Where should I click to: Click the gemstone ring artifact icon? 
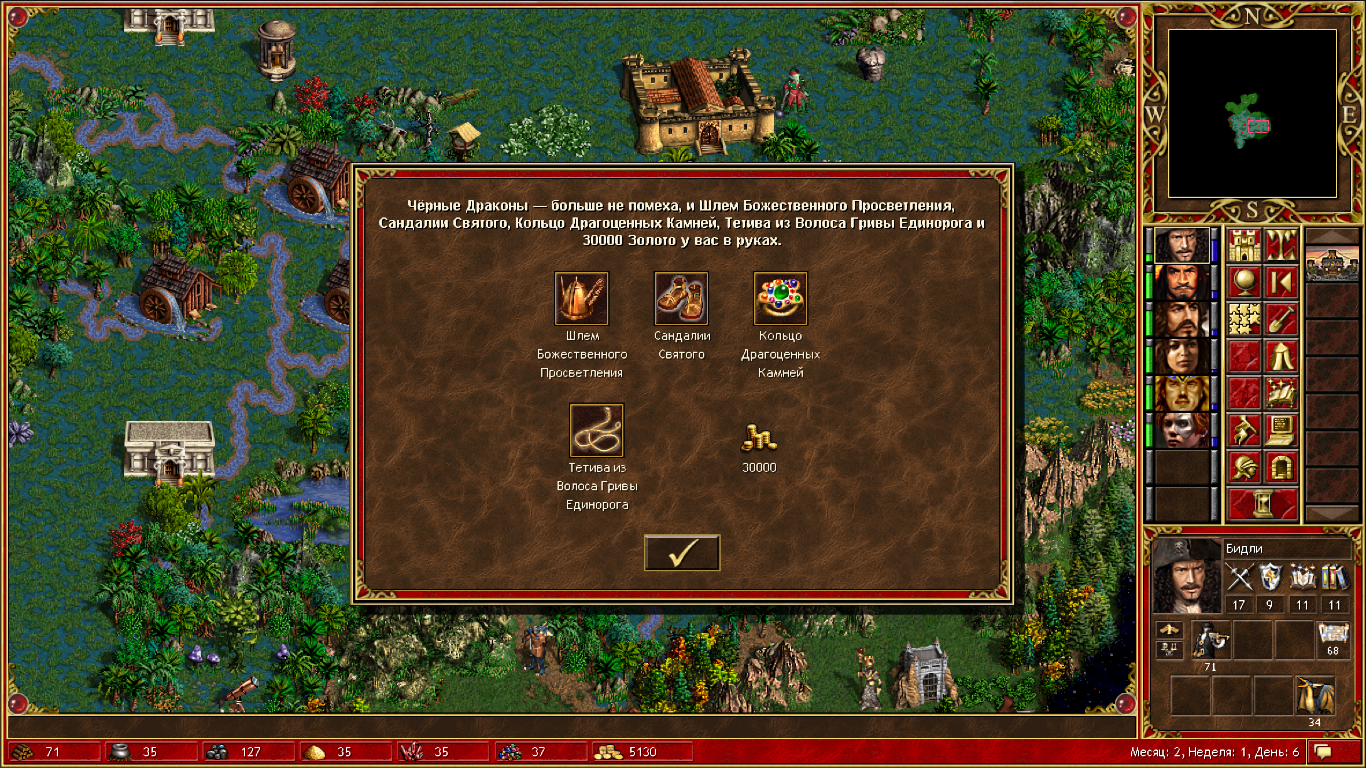tap(780, 299)
